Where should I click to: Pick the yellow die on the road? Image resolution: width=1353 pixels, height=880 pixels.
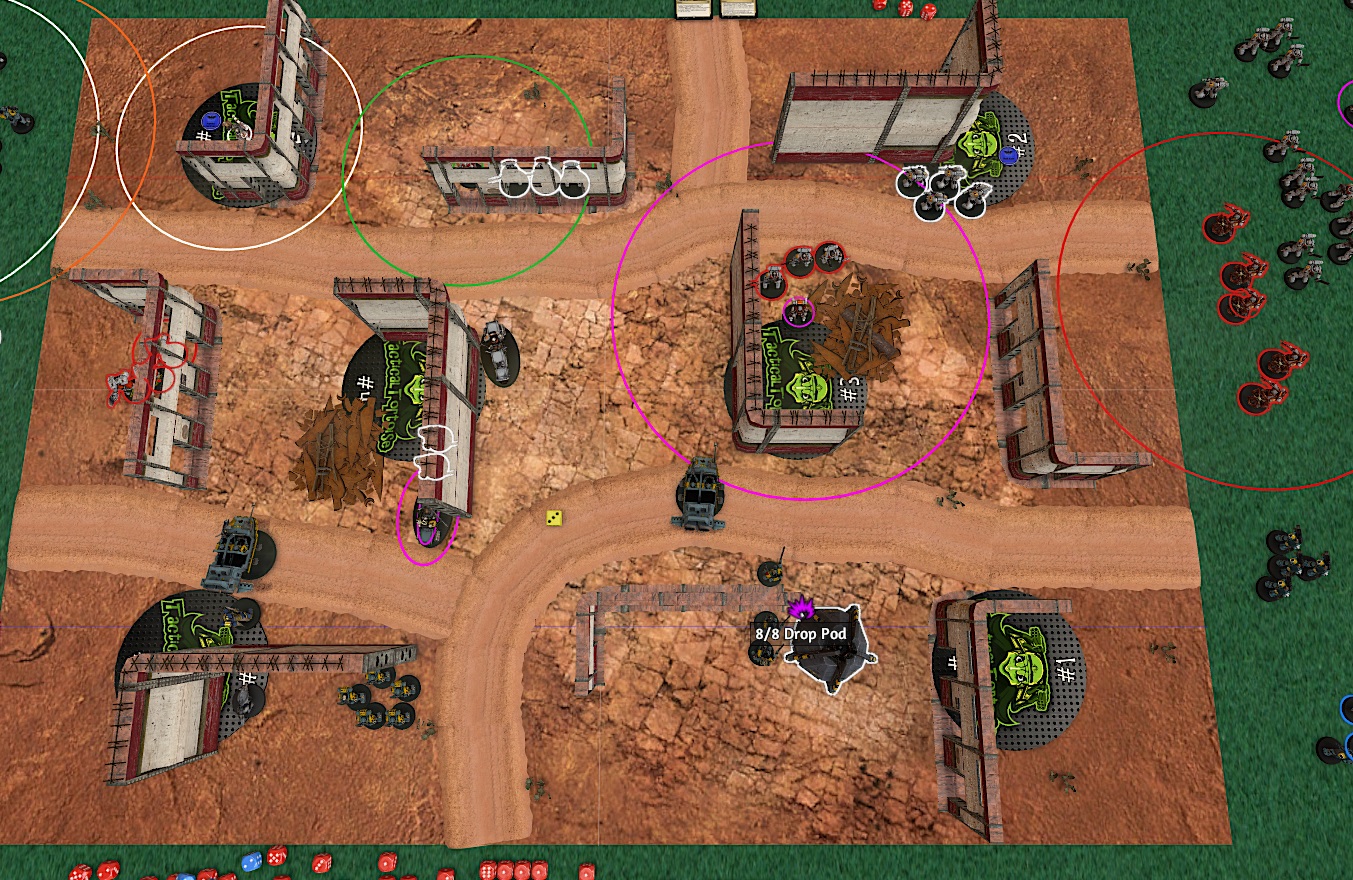[x=553, y=517]
